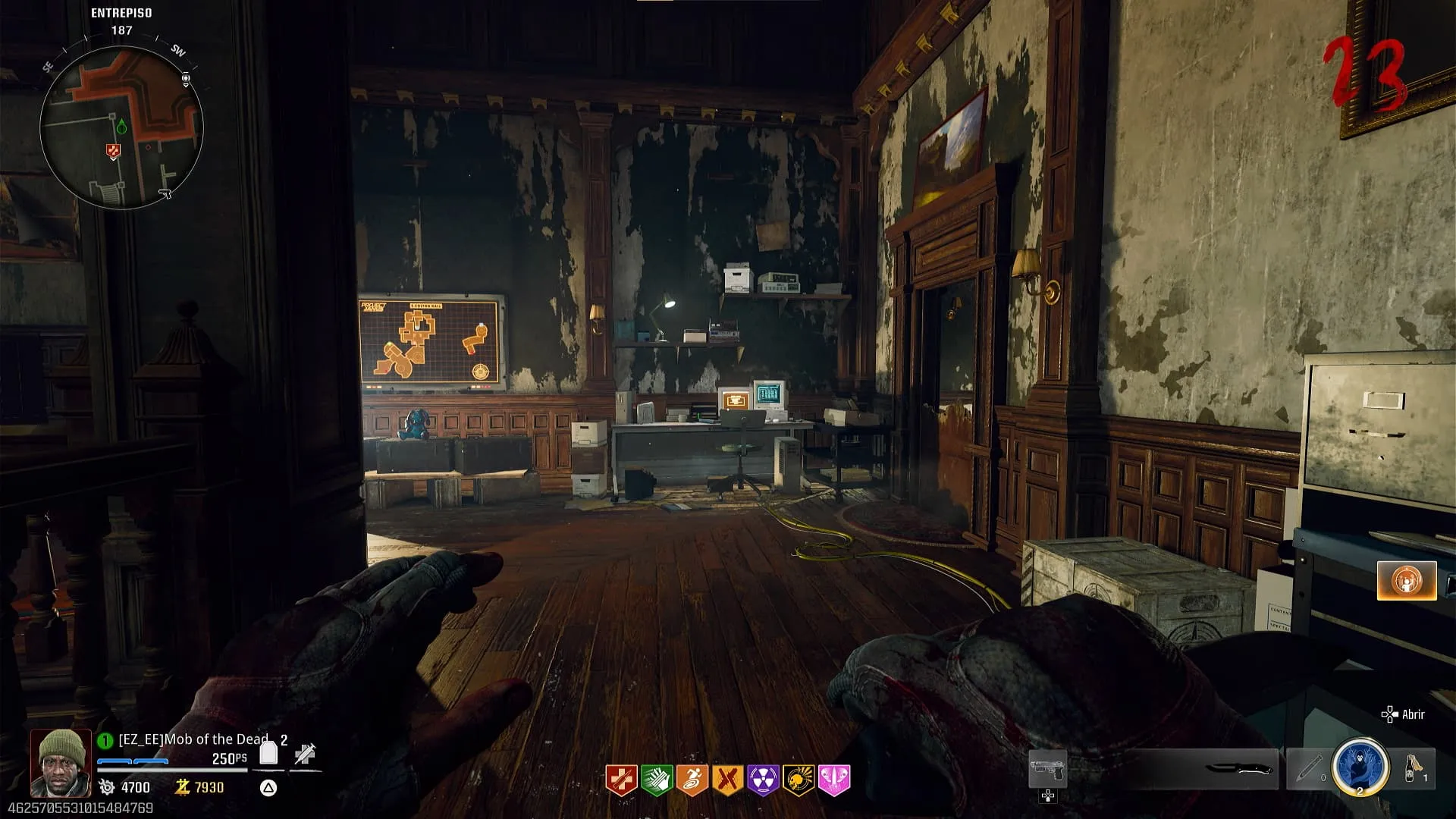
Task: Click the circular minimap
Action: click(121, 127)
